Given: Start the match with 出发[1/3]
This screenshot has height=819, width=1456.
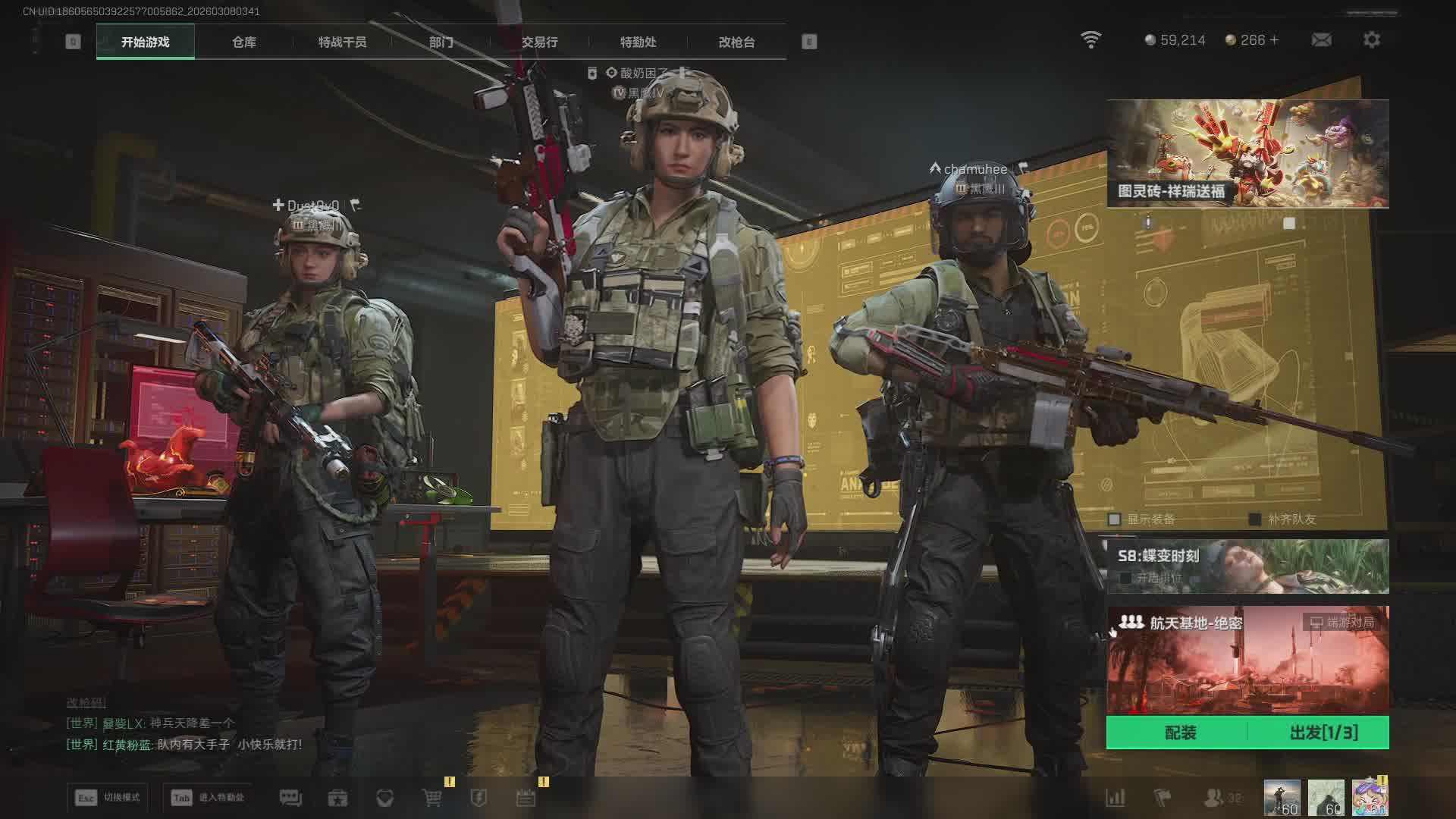Looking at the screenshot, I should pyautogui.click(x=1323, y=733).
